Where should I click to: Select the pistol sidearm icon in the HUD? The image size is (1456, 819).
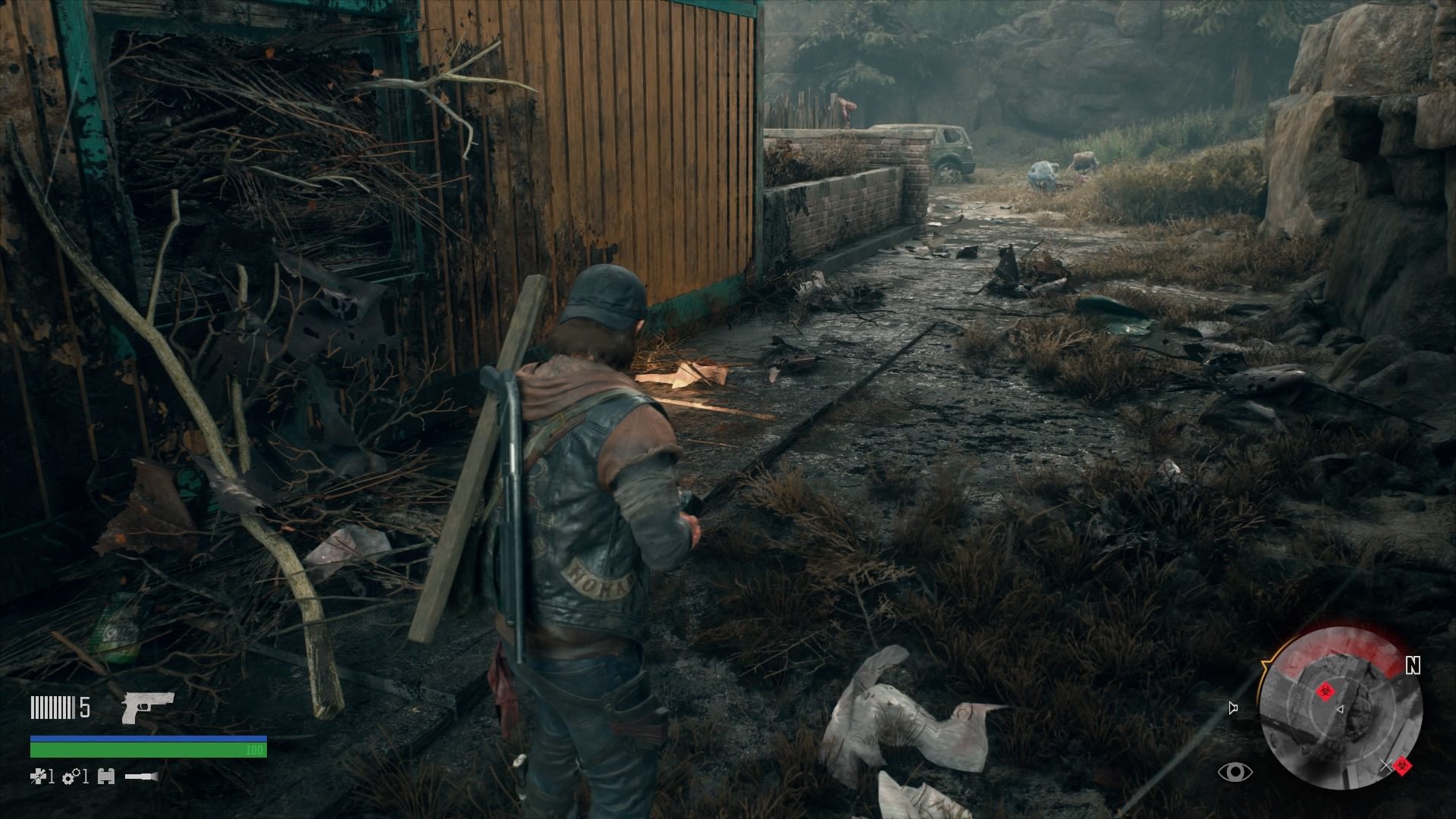tap(149, 708)
